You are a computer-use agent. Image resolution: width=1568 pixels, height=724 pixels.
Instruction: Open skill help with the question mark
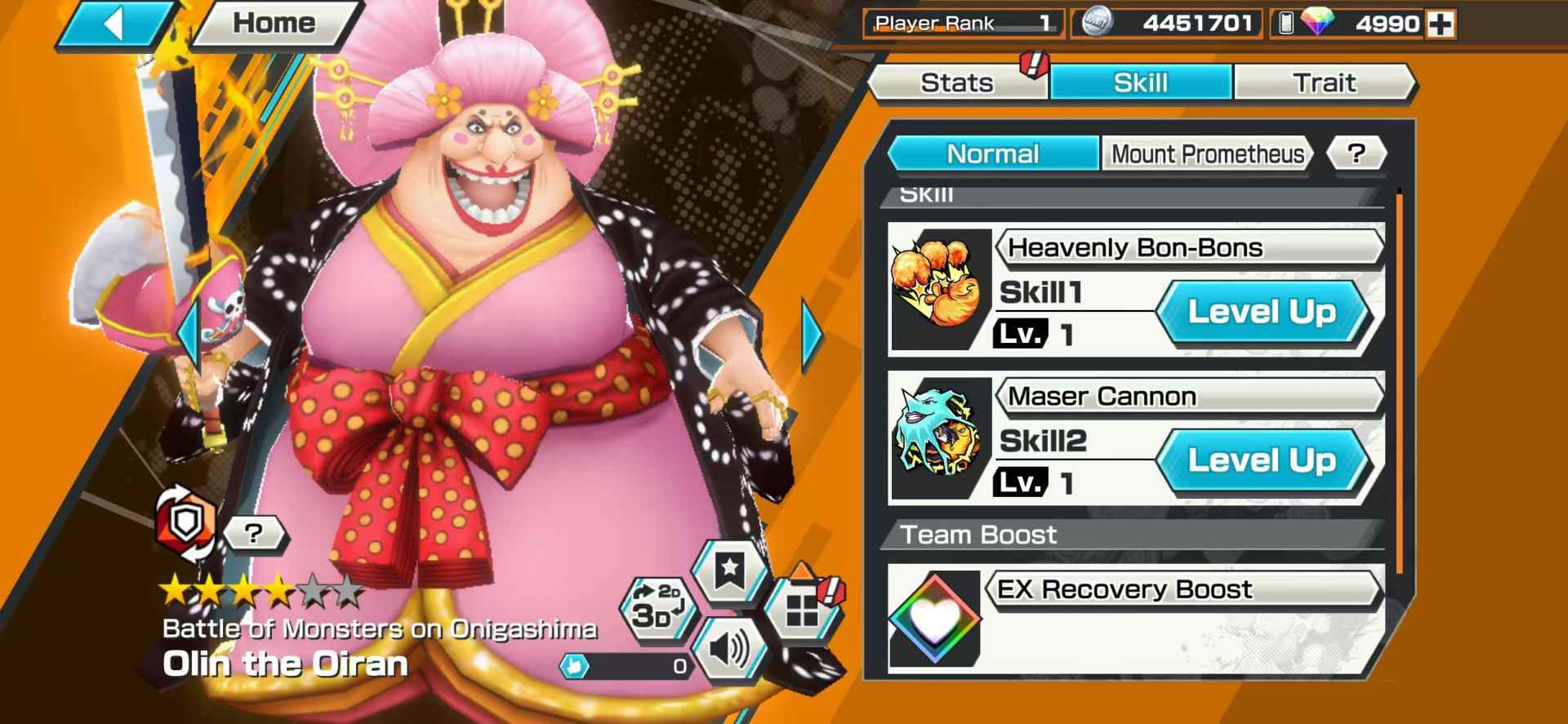click(1355, 153)
